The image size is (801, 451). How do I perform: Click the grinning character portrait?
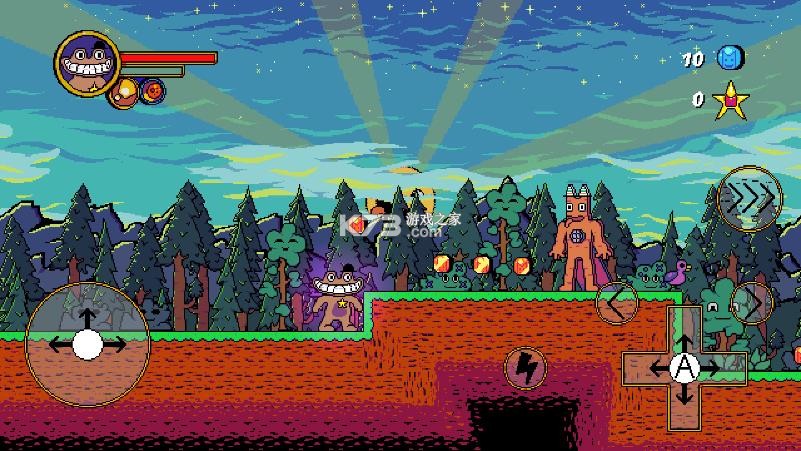(87, 65)
